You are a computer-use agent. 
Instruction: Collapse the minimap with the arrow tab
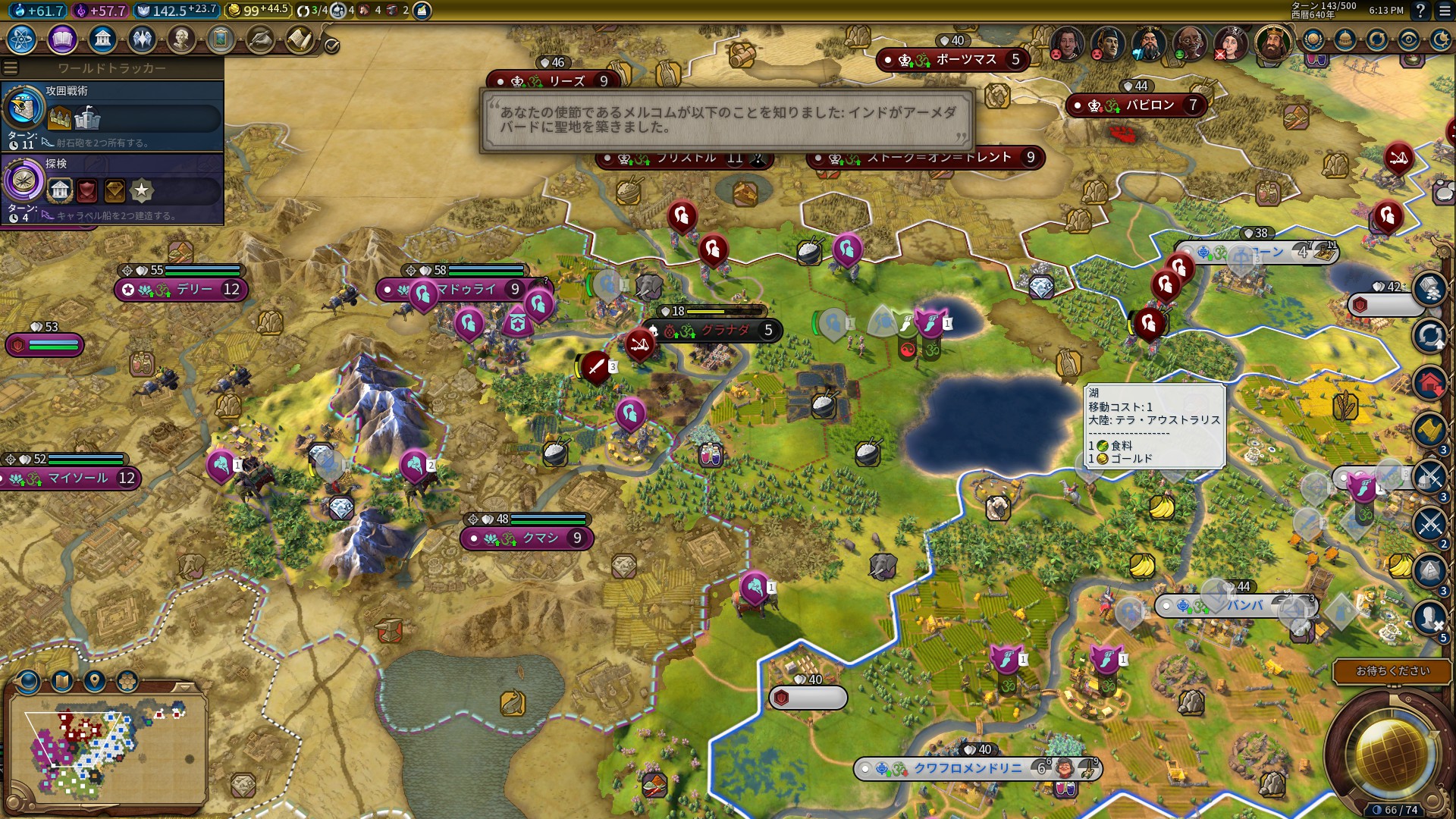[184, 687]
